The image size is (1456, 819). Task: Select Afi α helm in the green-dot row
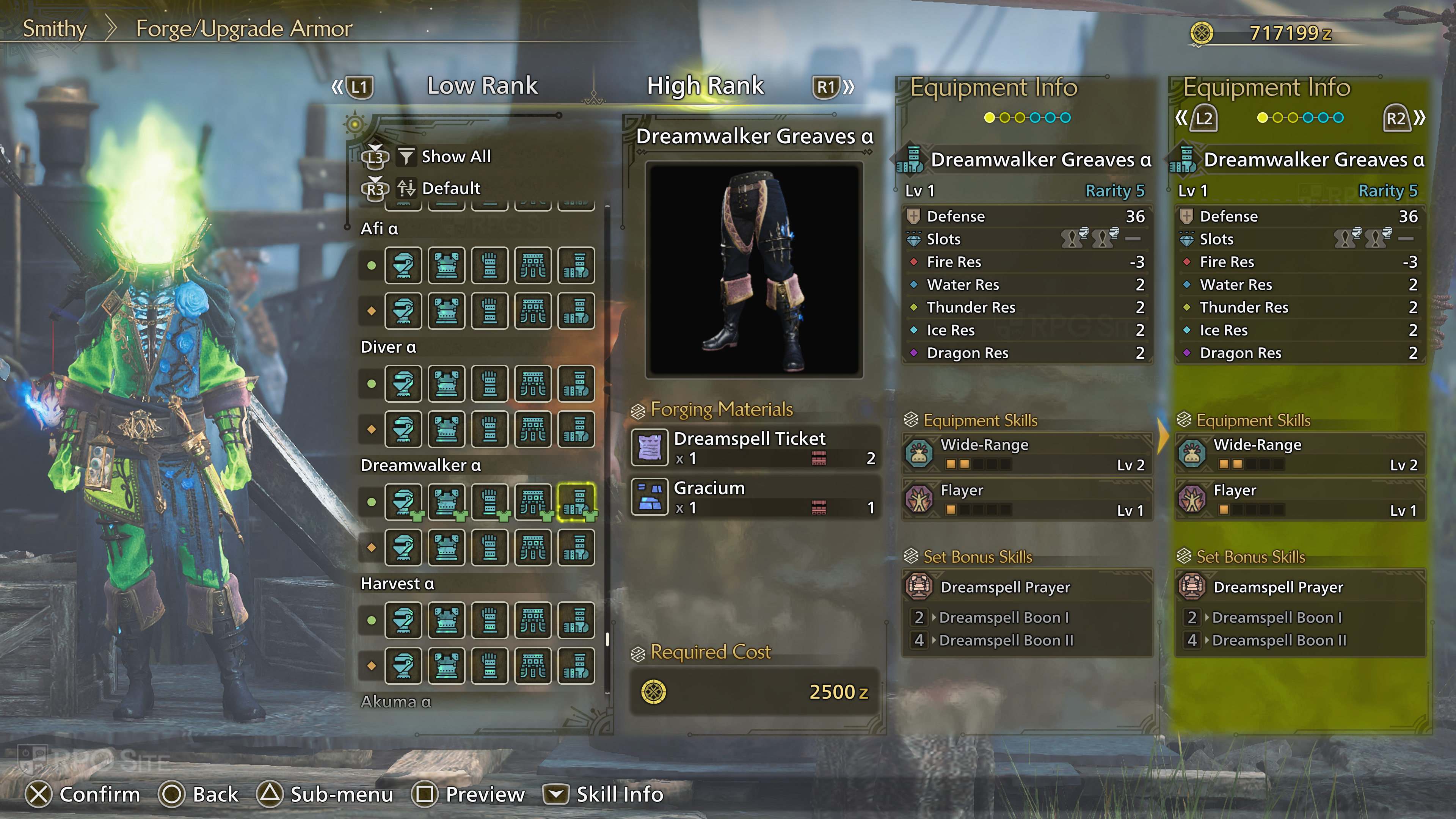[x=403, y=265]
